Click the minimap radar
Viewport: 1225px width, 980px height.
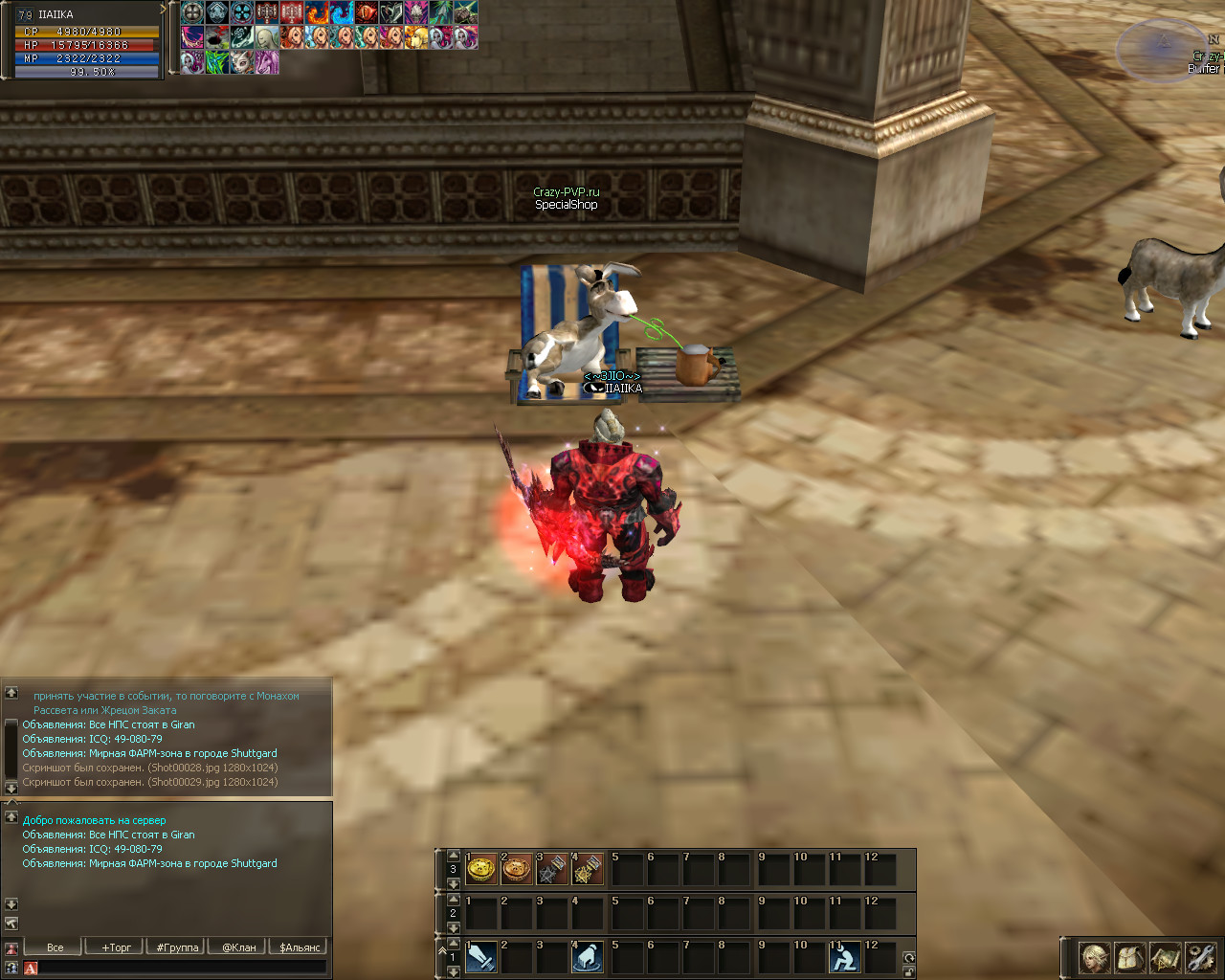coord(1162,50)
